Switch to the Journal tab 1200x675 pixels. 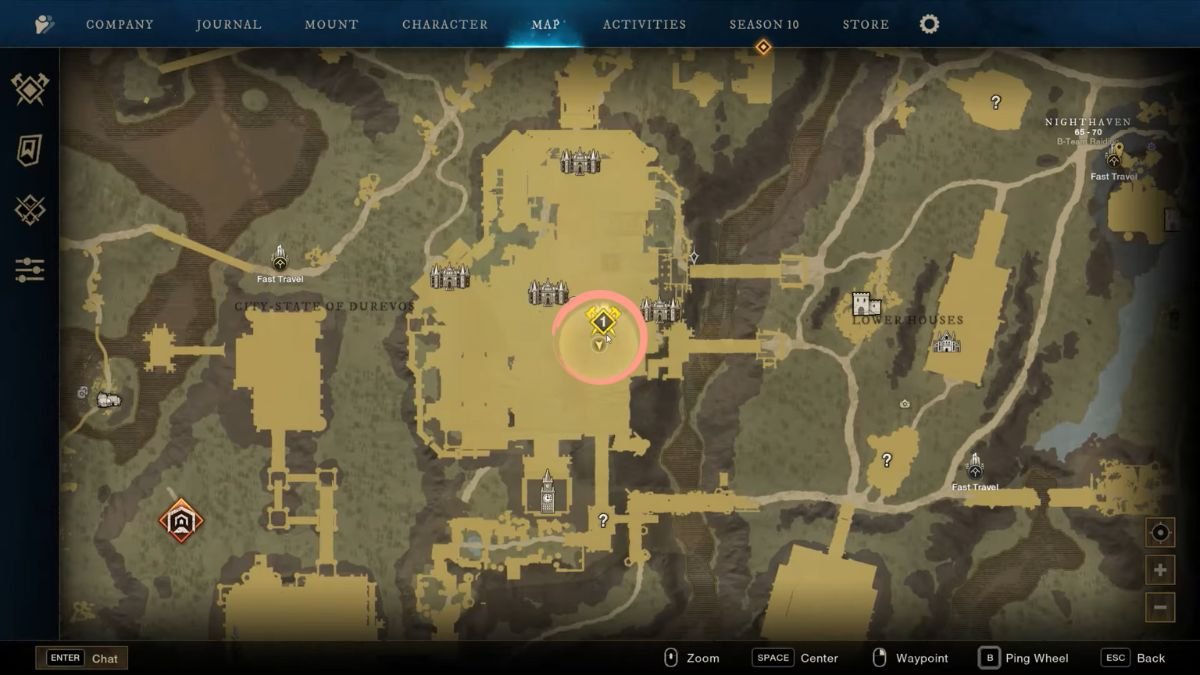click(229, 24)
